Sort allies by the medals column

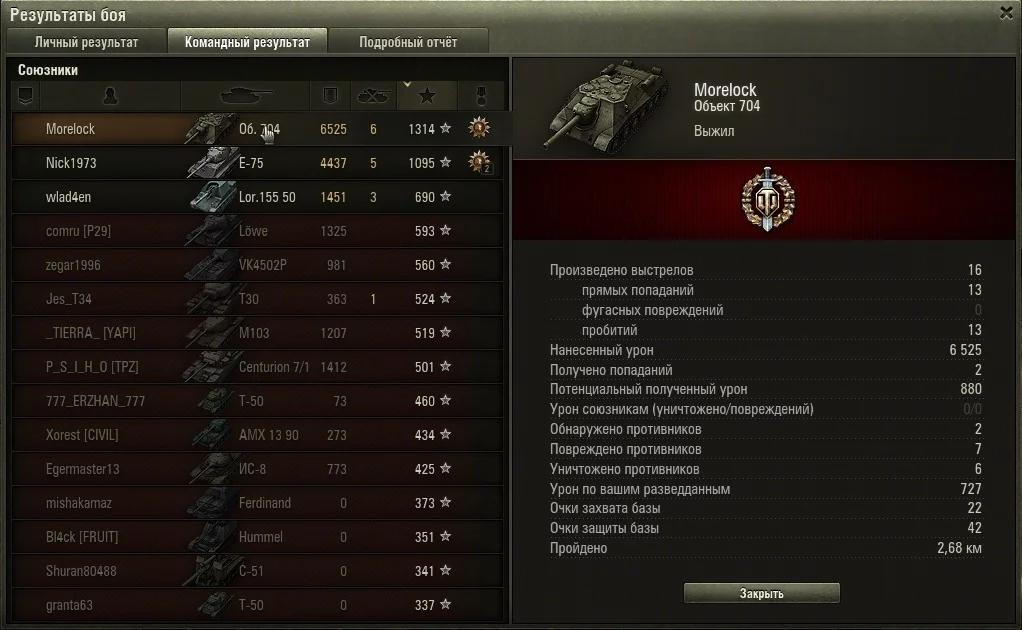click(480, 96)
